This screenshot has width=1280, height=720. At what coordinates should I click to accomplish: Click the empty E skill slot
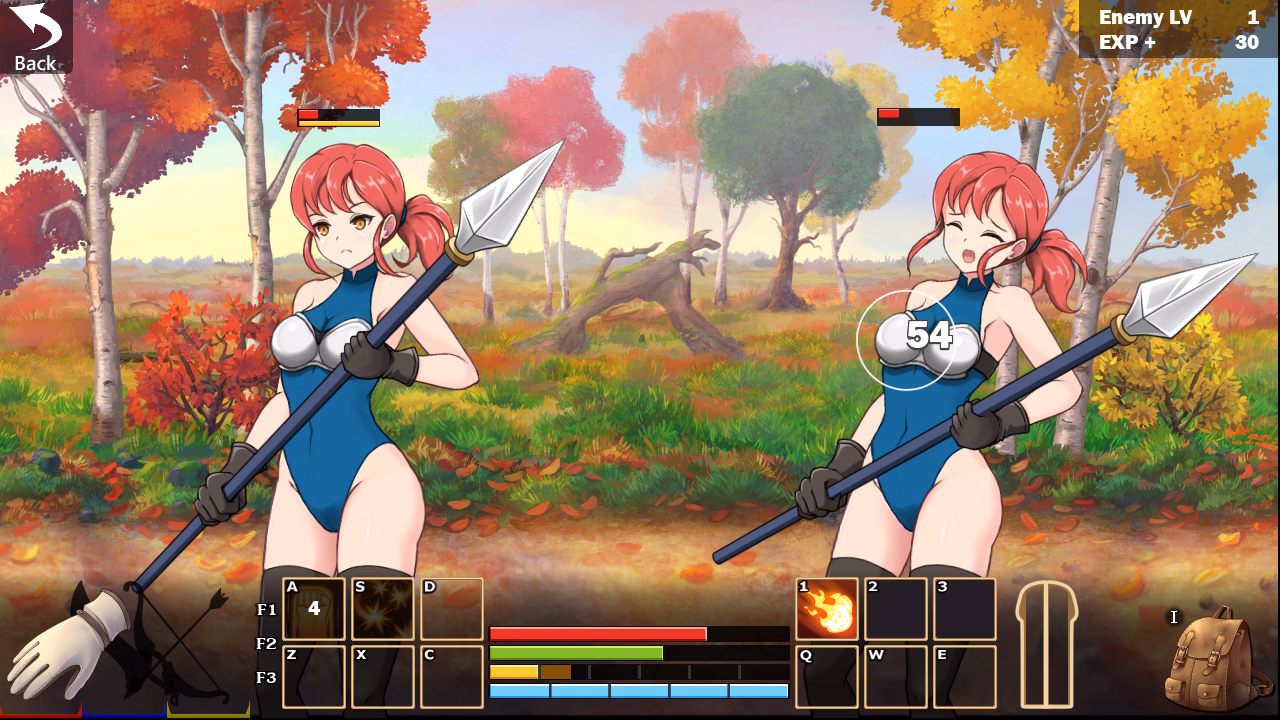(x=963, y=675)
